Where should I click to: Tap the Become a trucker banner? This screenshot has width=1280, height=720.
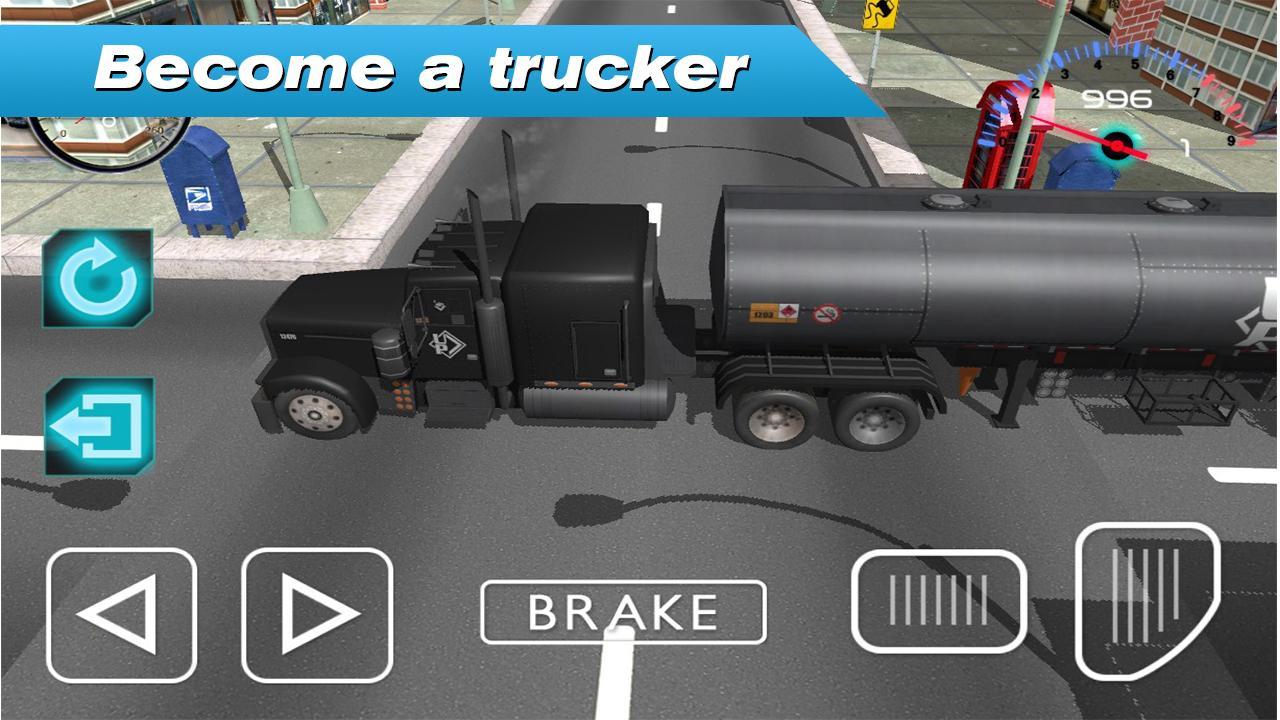click(424, 66)
